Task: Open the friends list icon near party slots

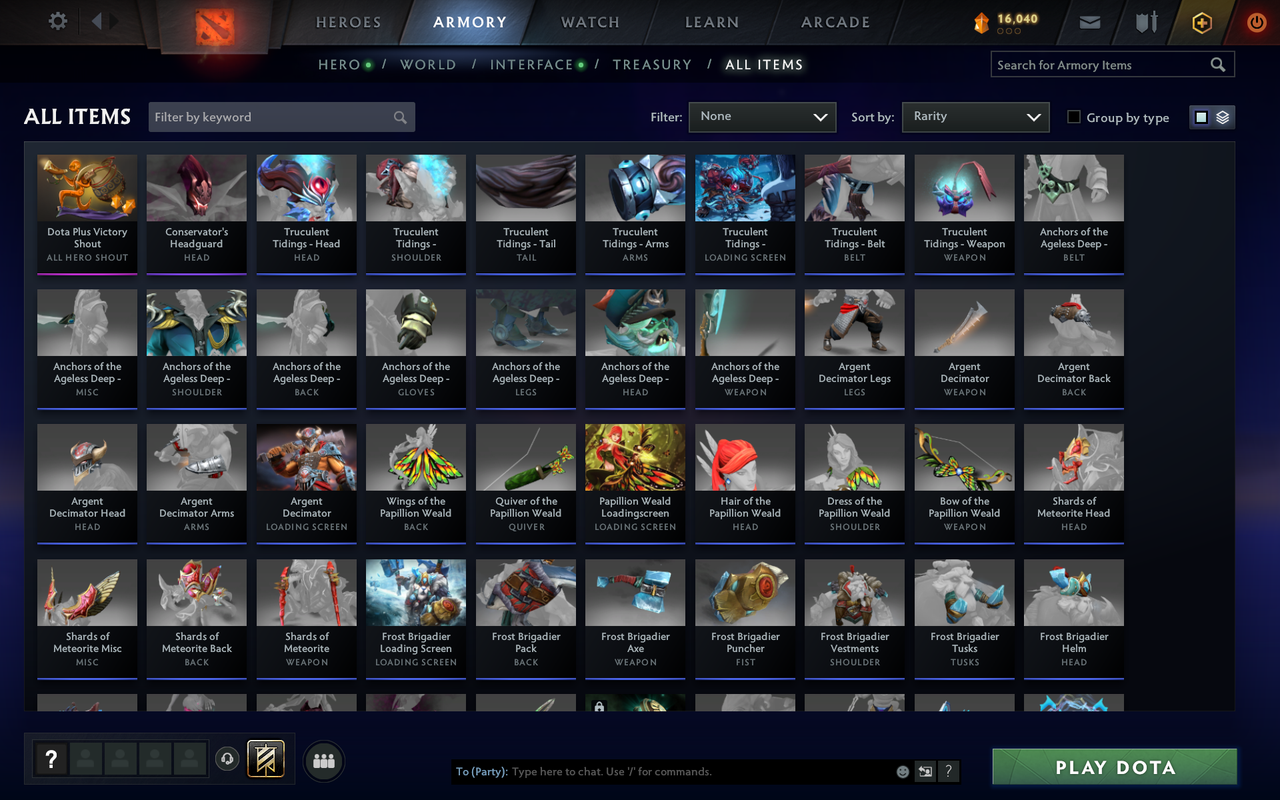Action: pyautogui.click(x=323, y=761)
